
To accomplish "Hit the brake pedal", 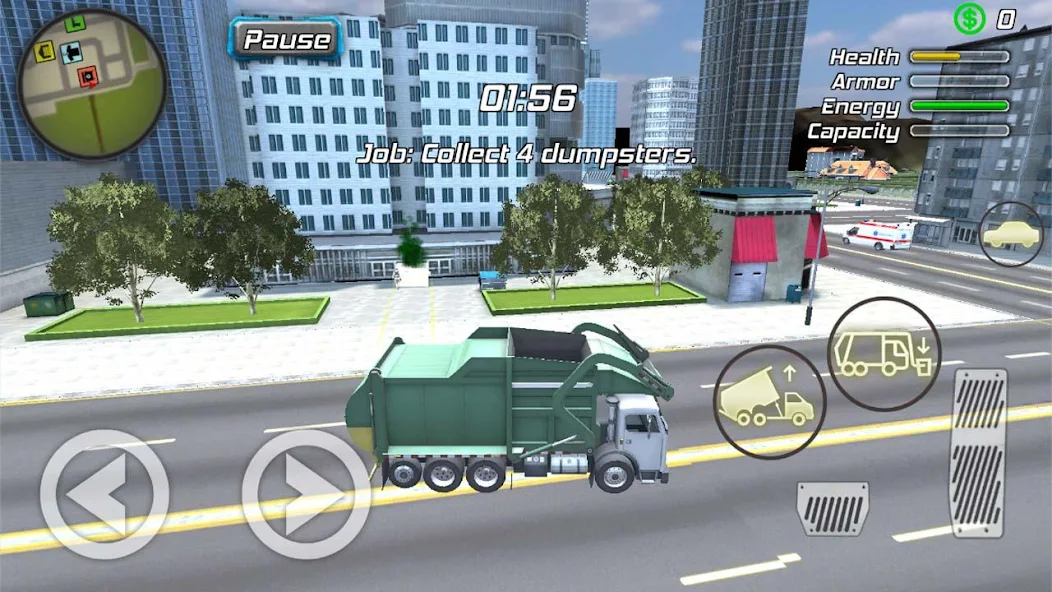I will coord(832,508).
